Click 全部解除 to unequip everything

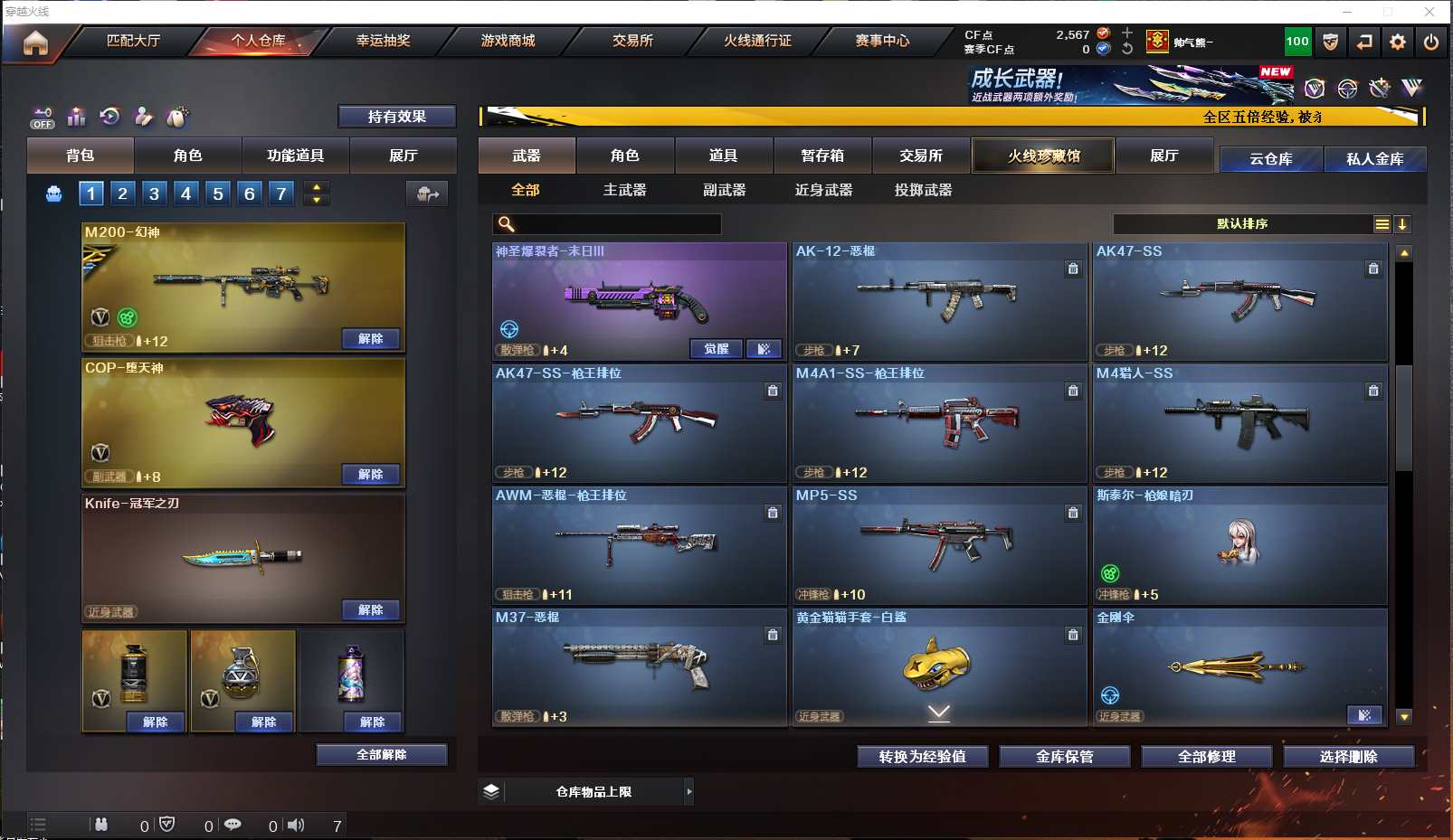(x=381, y=755)
